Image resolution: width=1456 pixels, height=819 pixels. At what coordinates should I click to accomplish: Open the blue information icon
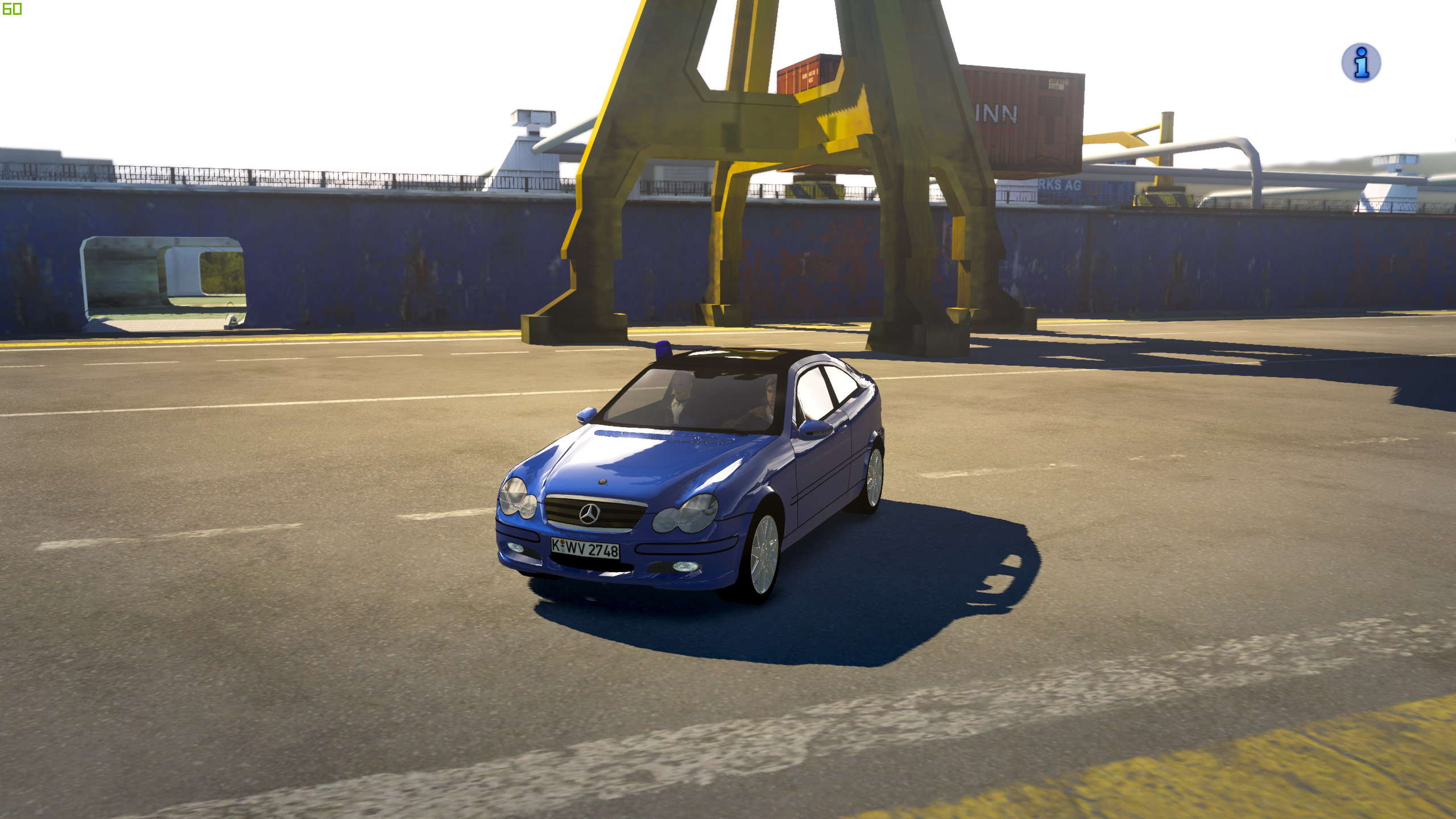pyautogui.click(x=1360, y=63)
